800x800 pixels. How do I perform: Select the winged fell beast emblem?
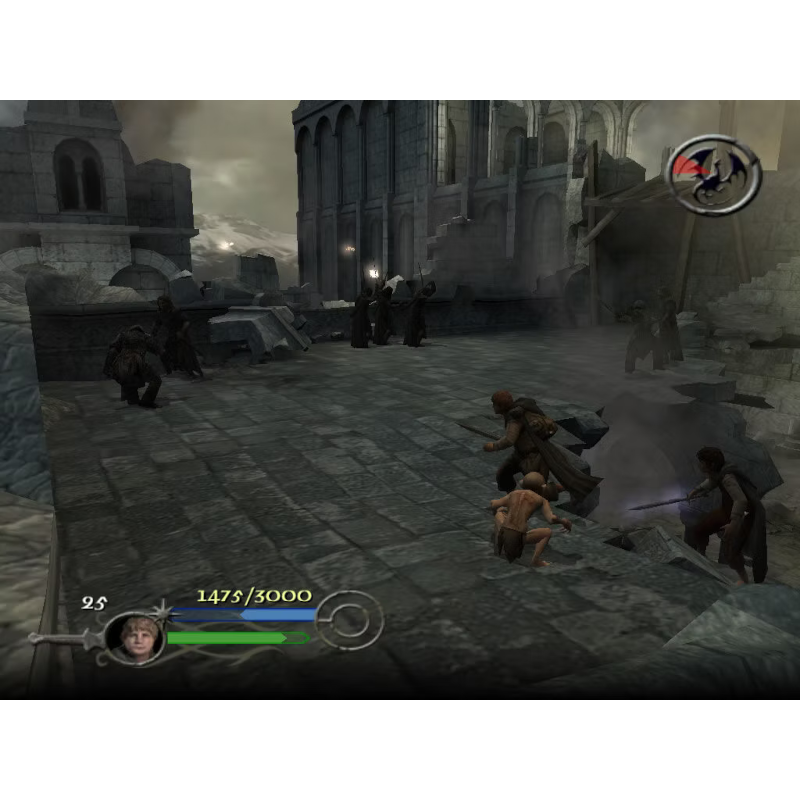[x=713, y=174]
